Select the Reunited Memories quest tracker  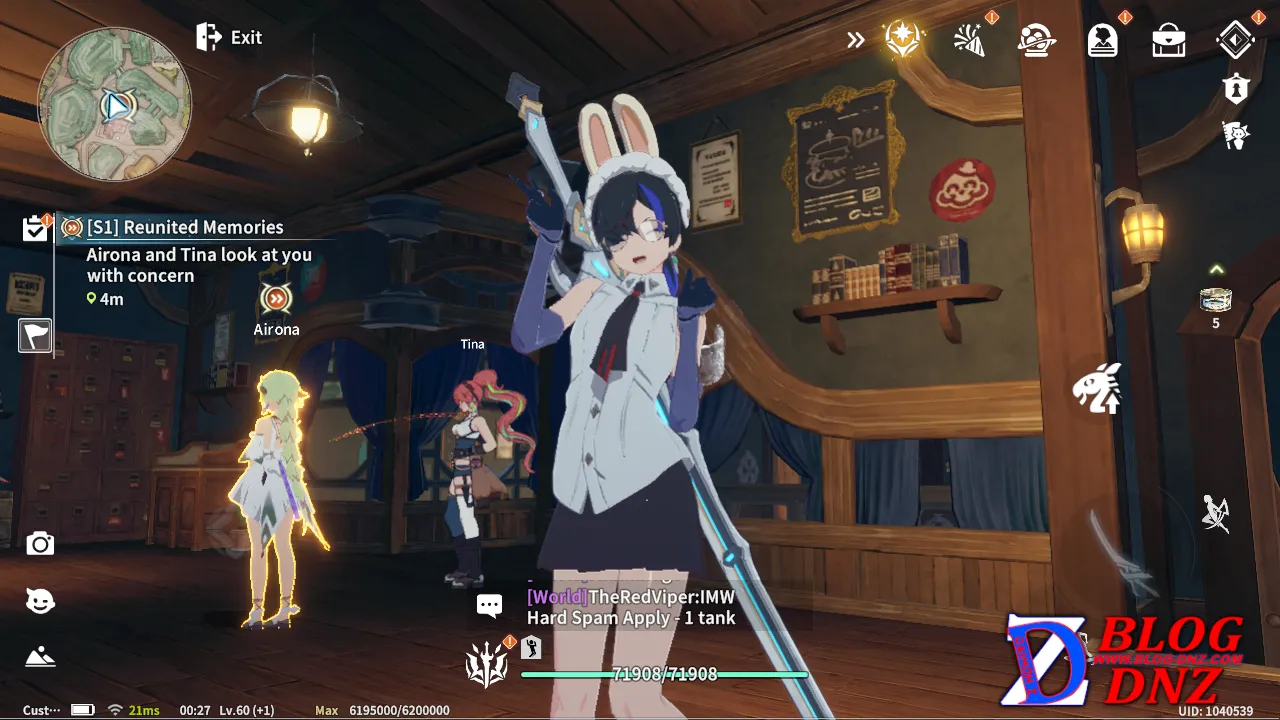click(x=185, y=228)
